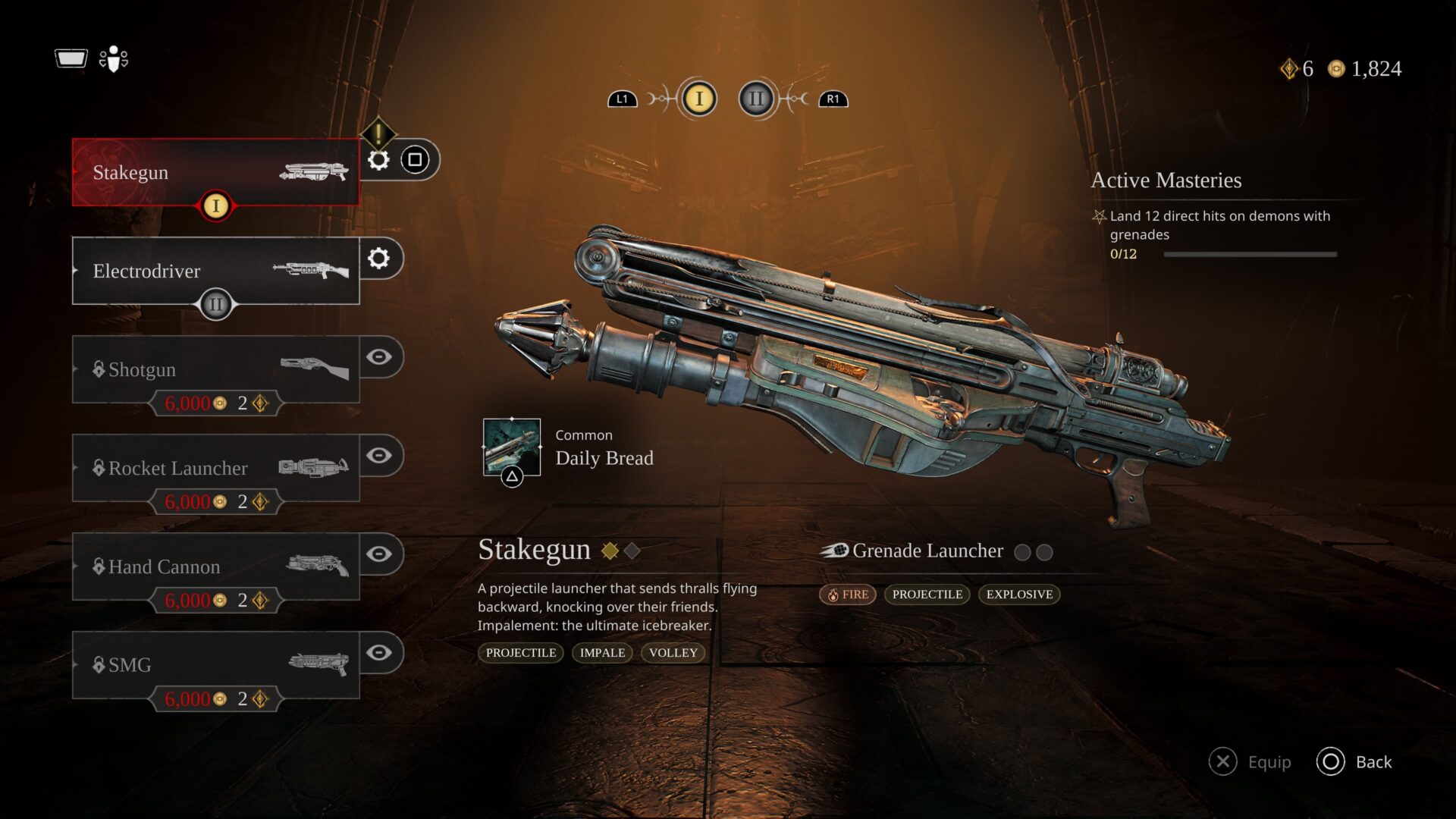The height and width of the screenshot is (819, 1456).
Task: Select the Grenade Launcher alt-fire heading
Action: 927,551
